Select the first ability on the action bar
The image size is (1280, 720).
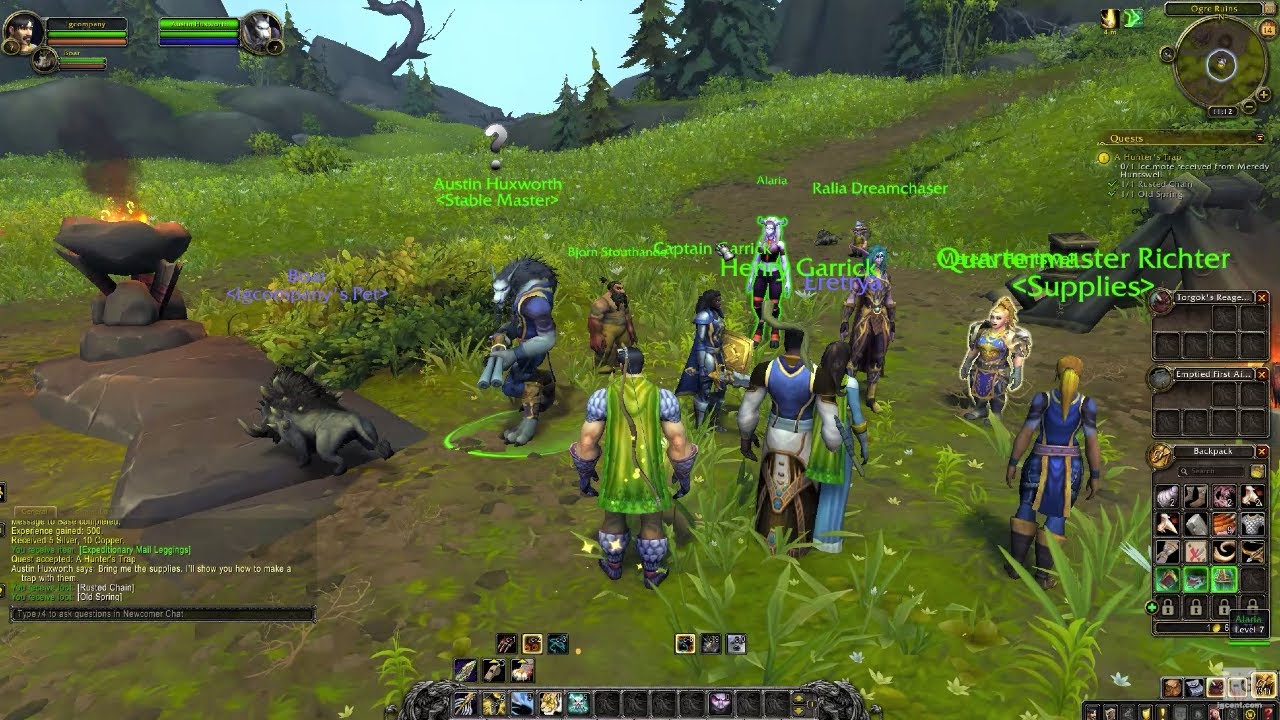464,702
